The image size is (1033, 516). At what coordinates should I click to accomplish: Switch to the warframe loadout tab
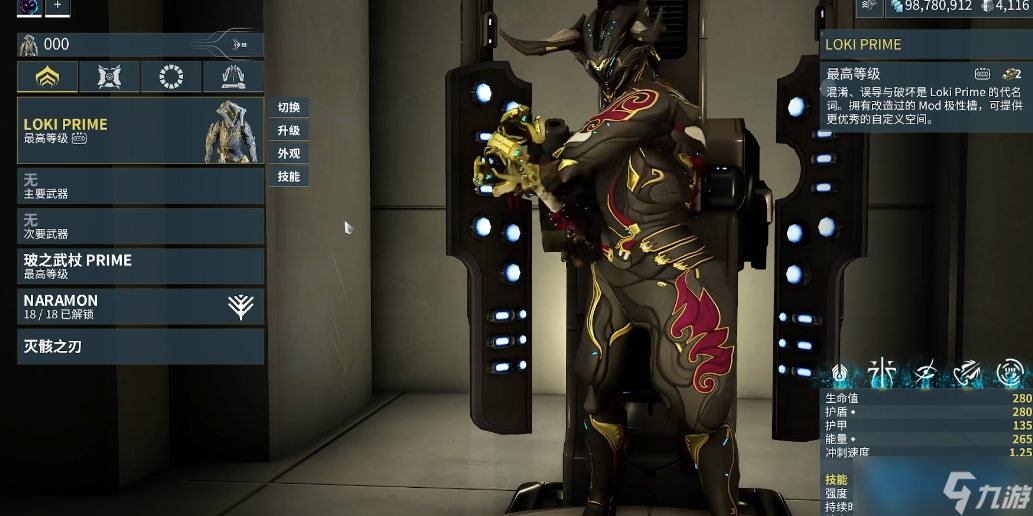[x=47, y=76]
